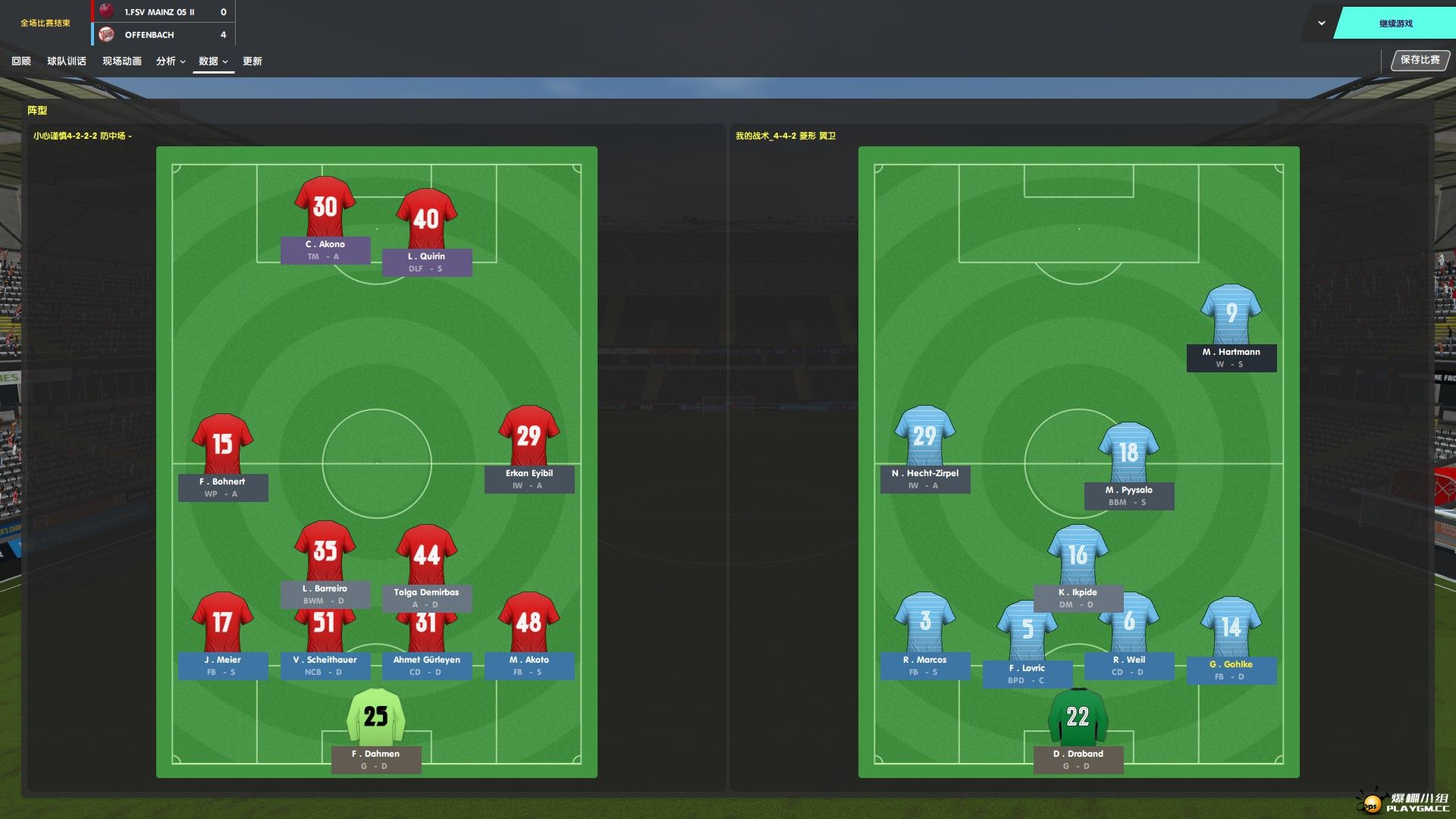Expand the arrow beside the continue button
Screen dimensions: 1456x819
coord(1322,24)
